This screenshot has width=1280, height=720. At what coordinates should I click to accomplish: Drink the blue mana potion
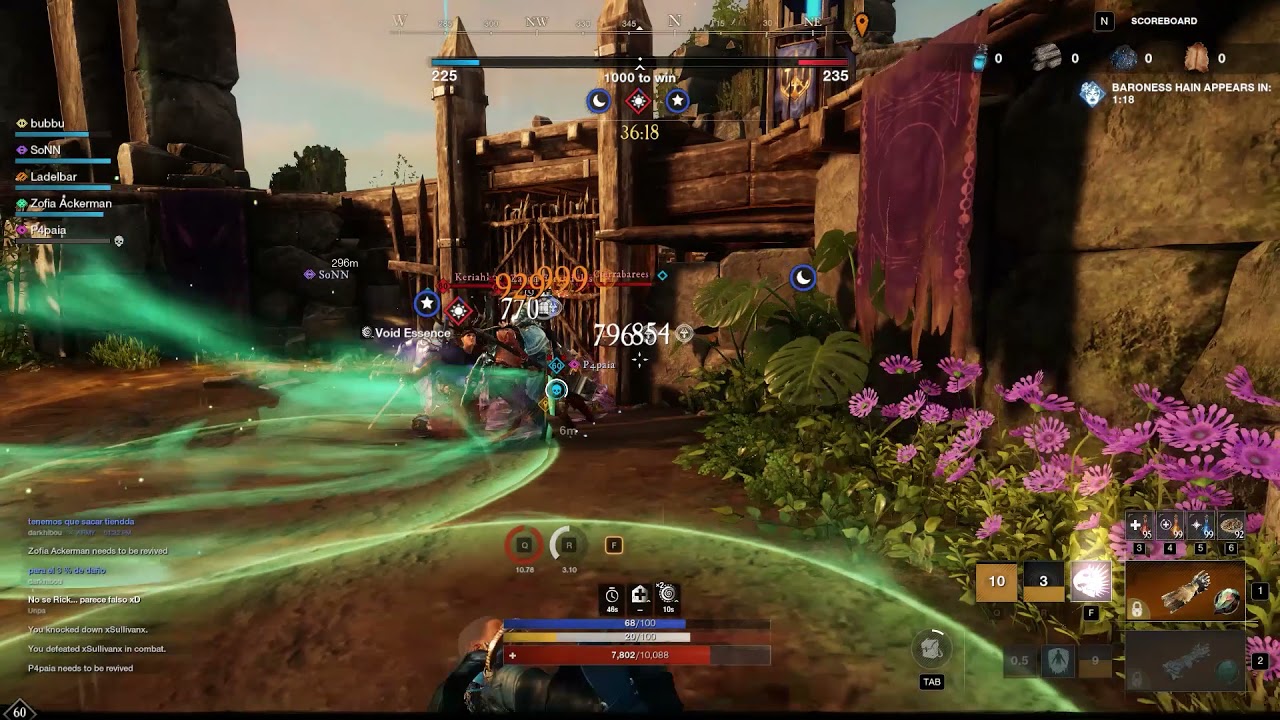[1201, 526]
